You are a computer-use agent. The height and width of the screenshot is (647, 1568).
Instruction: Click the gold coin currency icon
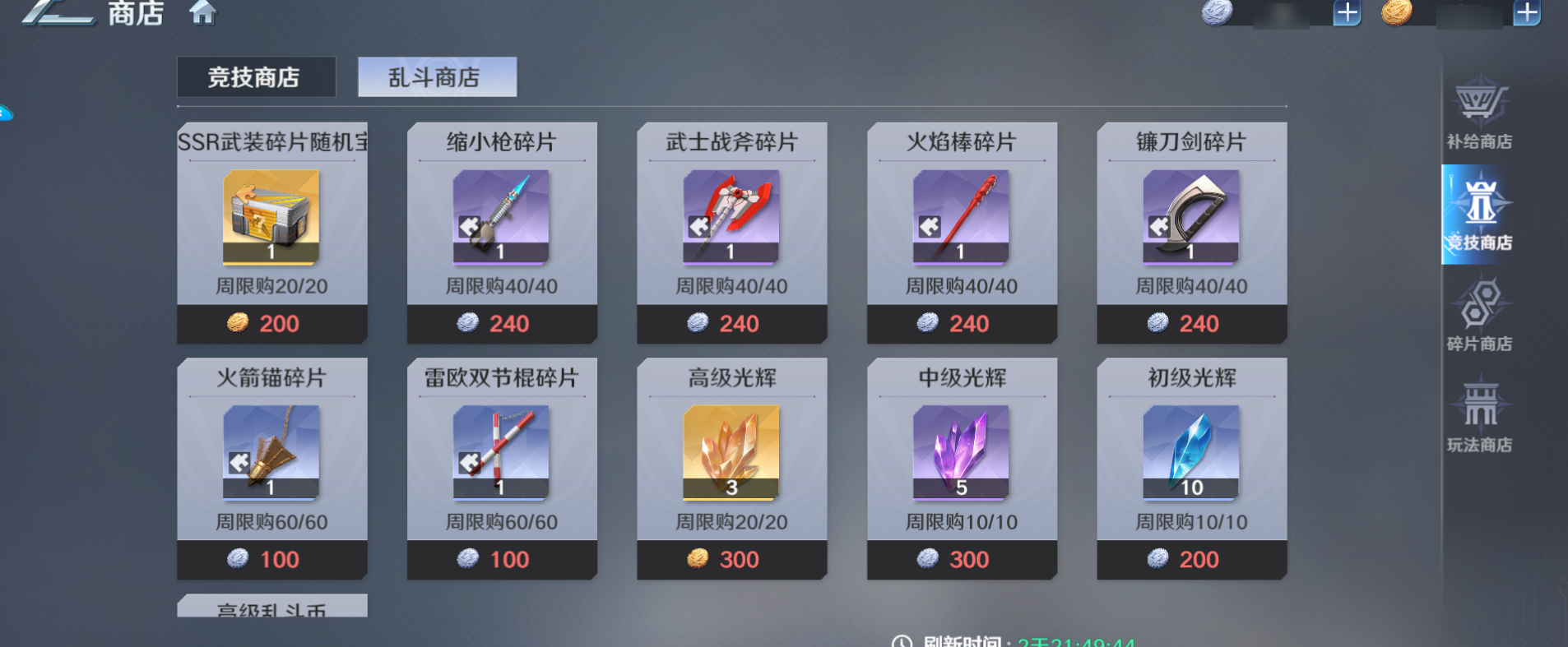tap(1399, 13)
